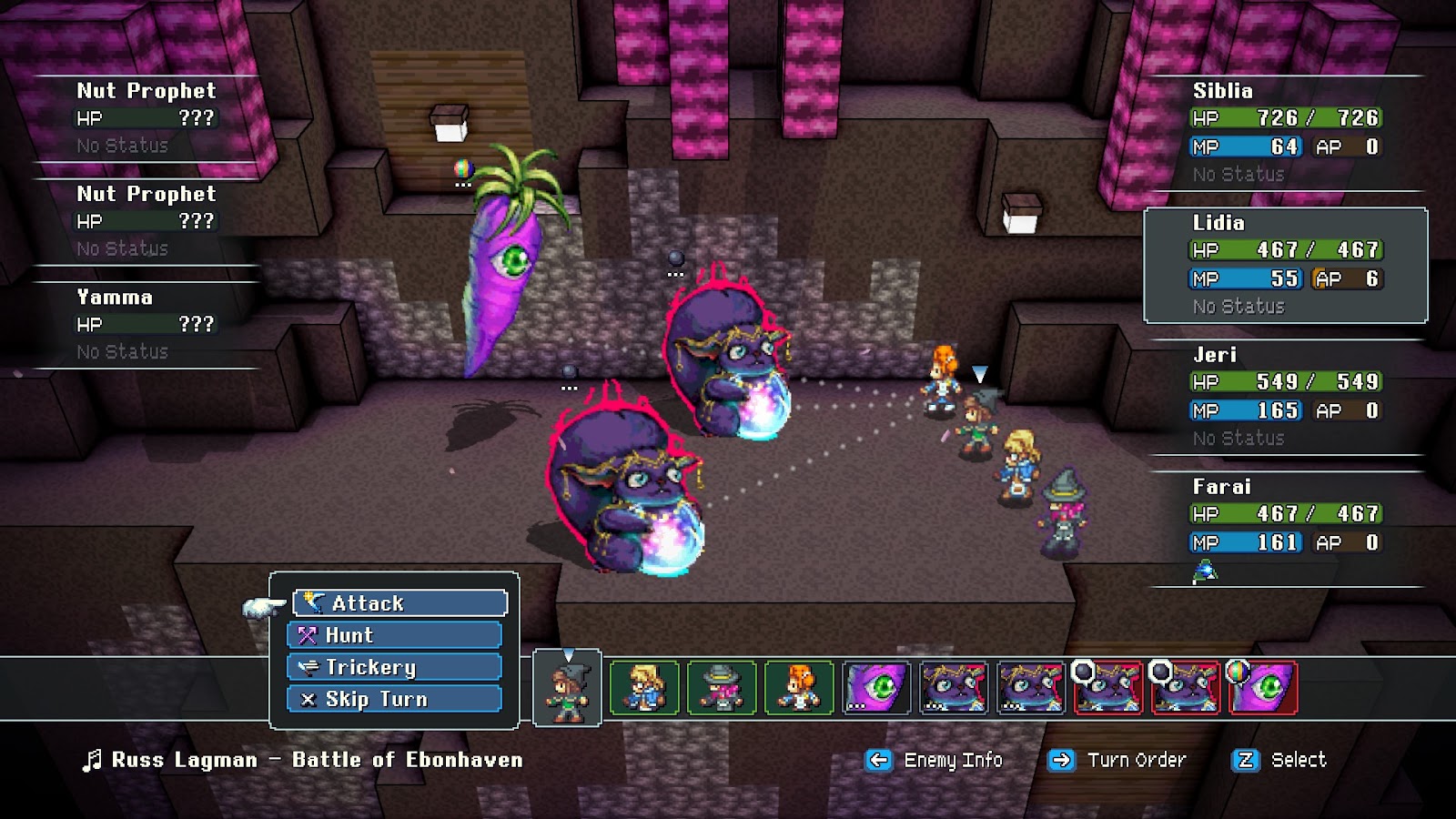Click Yamma's turn portrait with rainbow orb
Viewport: 1456px width, 819px height.
(1264, 688)
